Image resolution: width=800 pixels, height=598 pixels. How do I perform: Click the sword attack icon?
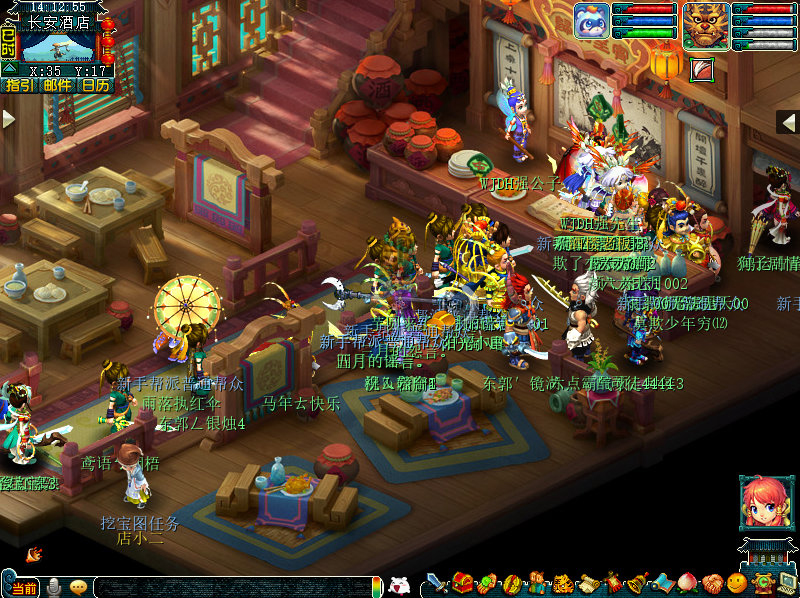pyautogui.click(x=436, y=584)
